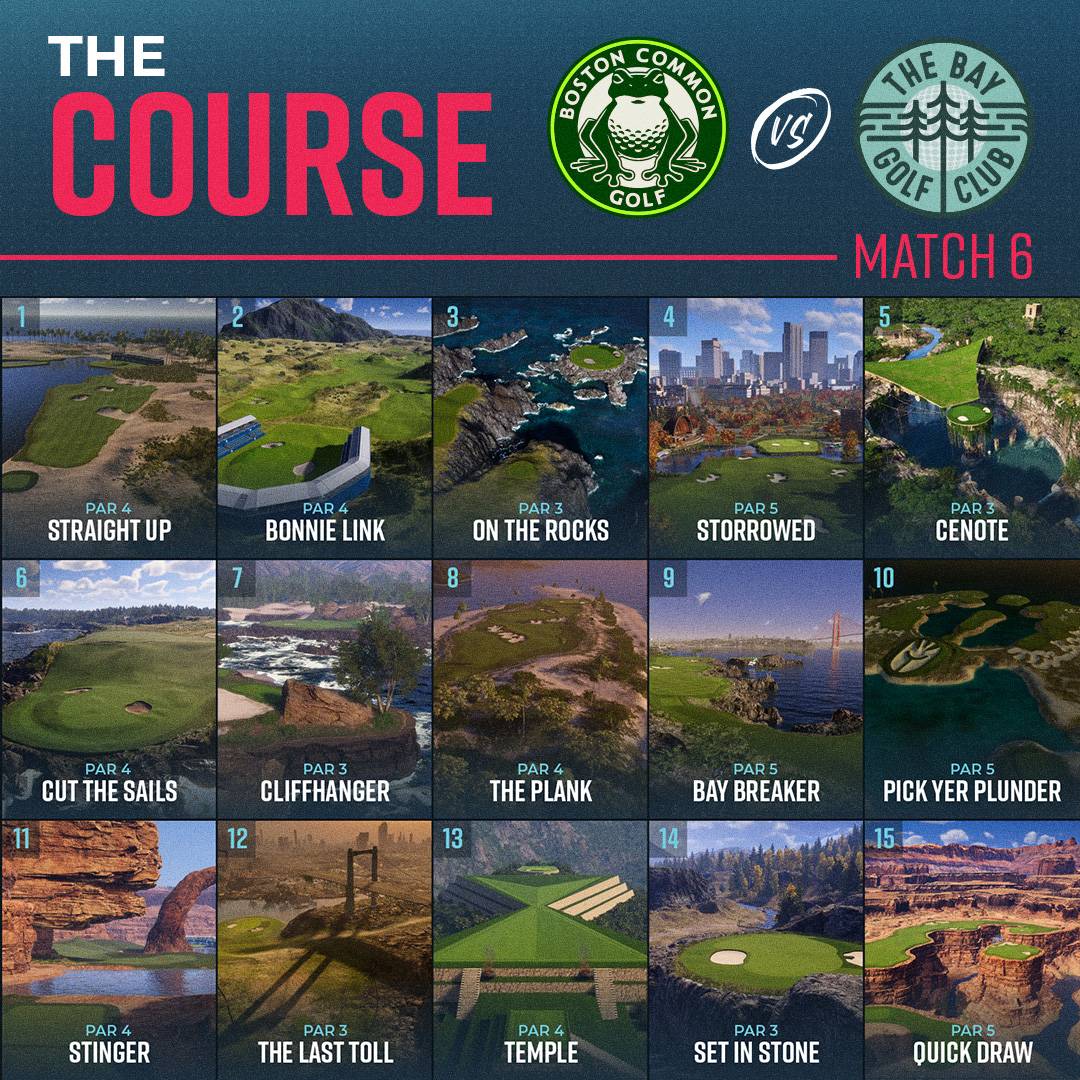Choose the Pick Yer Plunder tile

click(x=972, y=687)
